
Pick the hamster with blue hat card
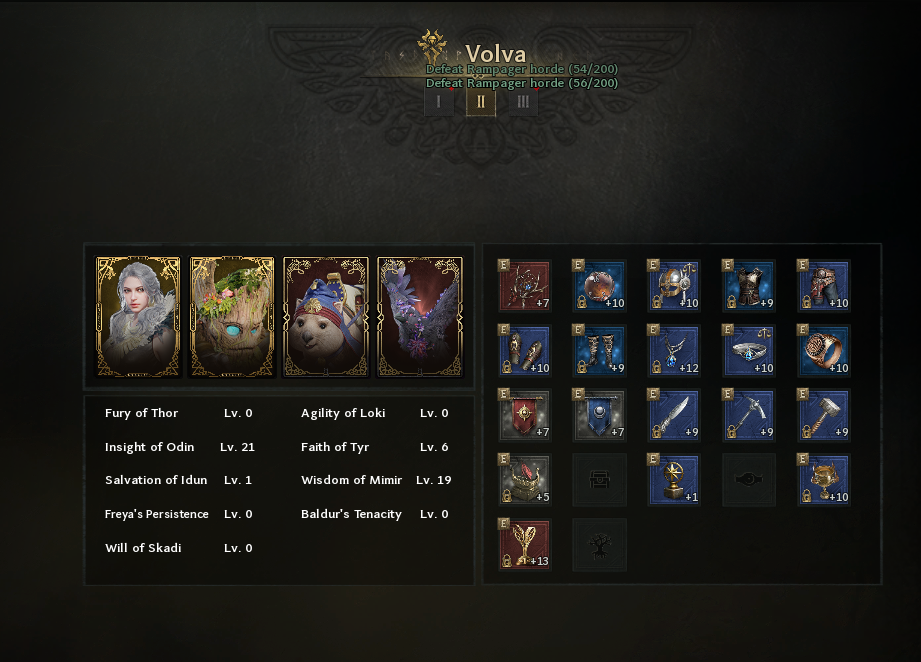point(326,317)
